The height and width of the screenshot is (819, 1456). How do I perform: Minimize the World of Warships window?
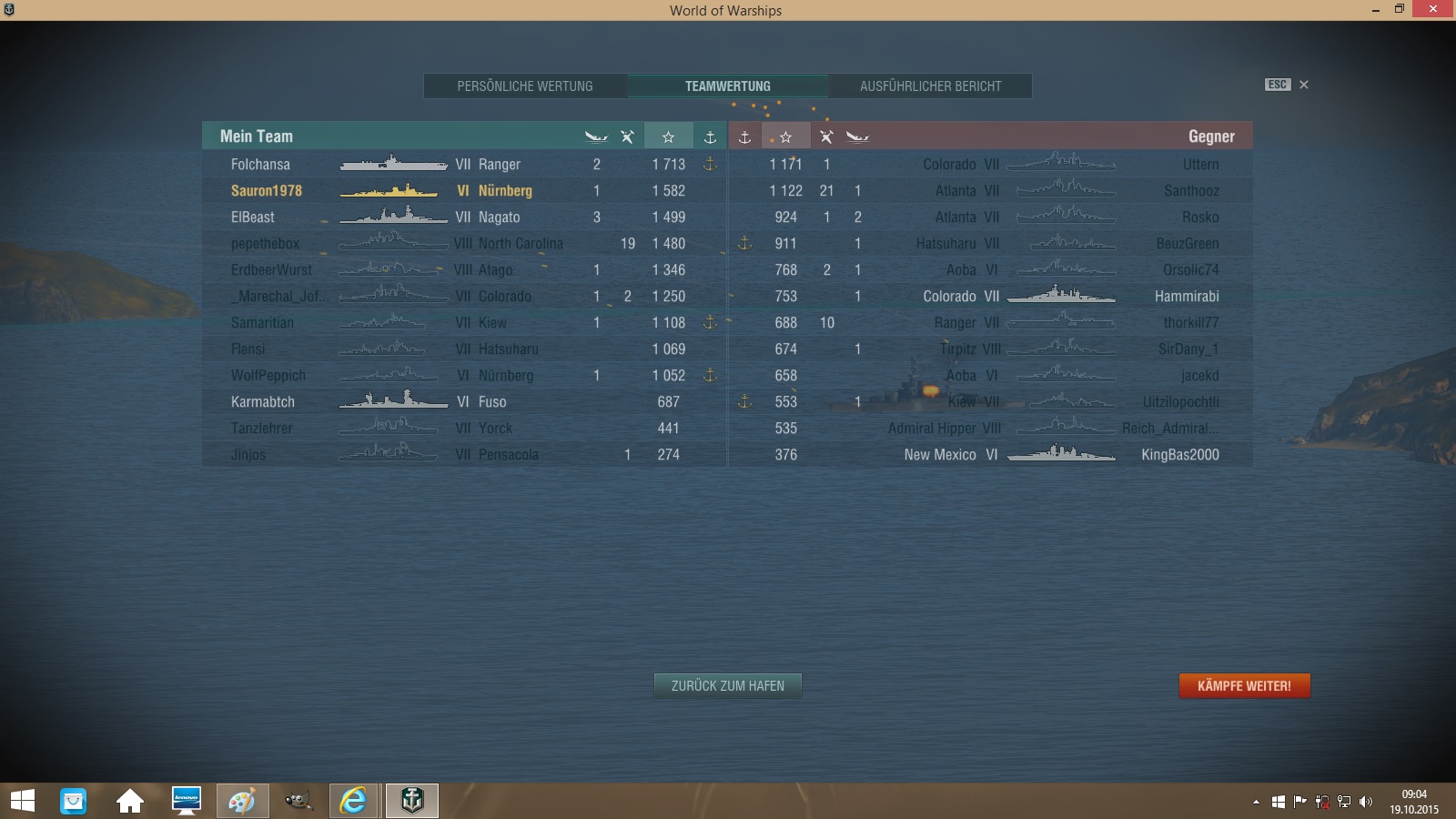(x=1376, y=10)
